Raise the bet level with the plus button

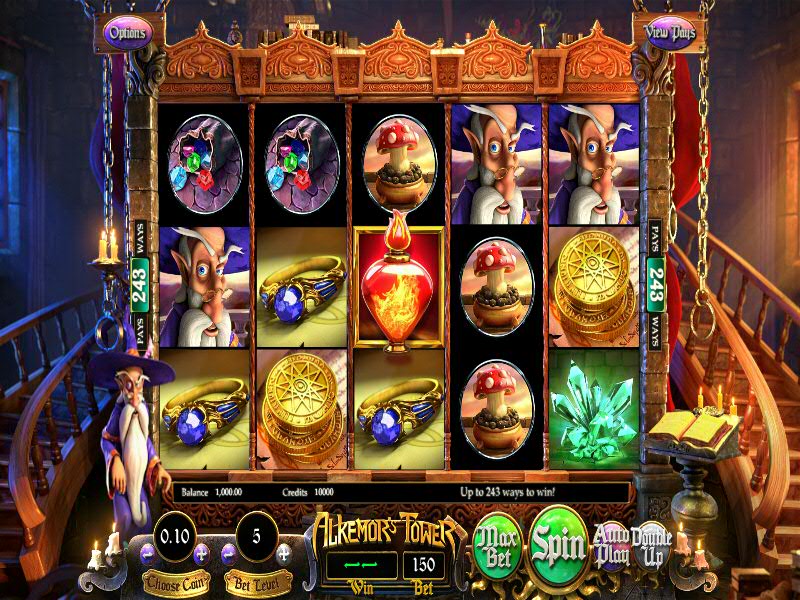click(283, 552)
